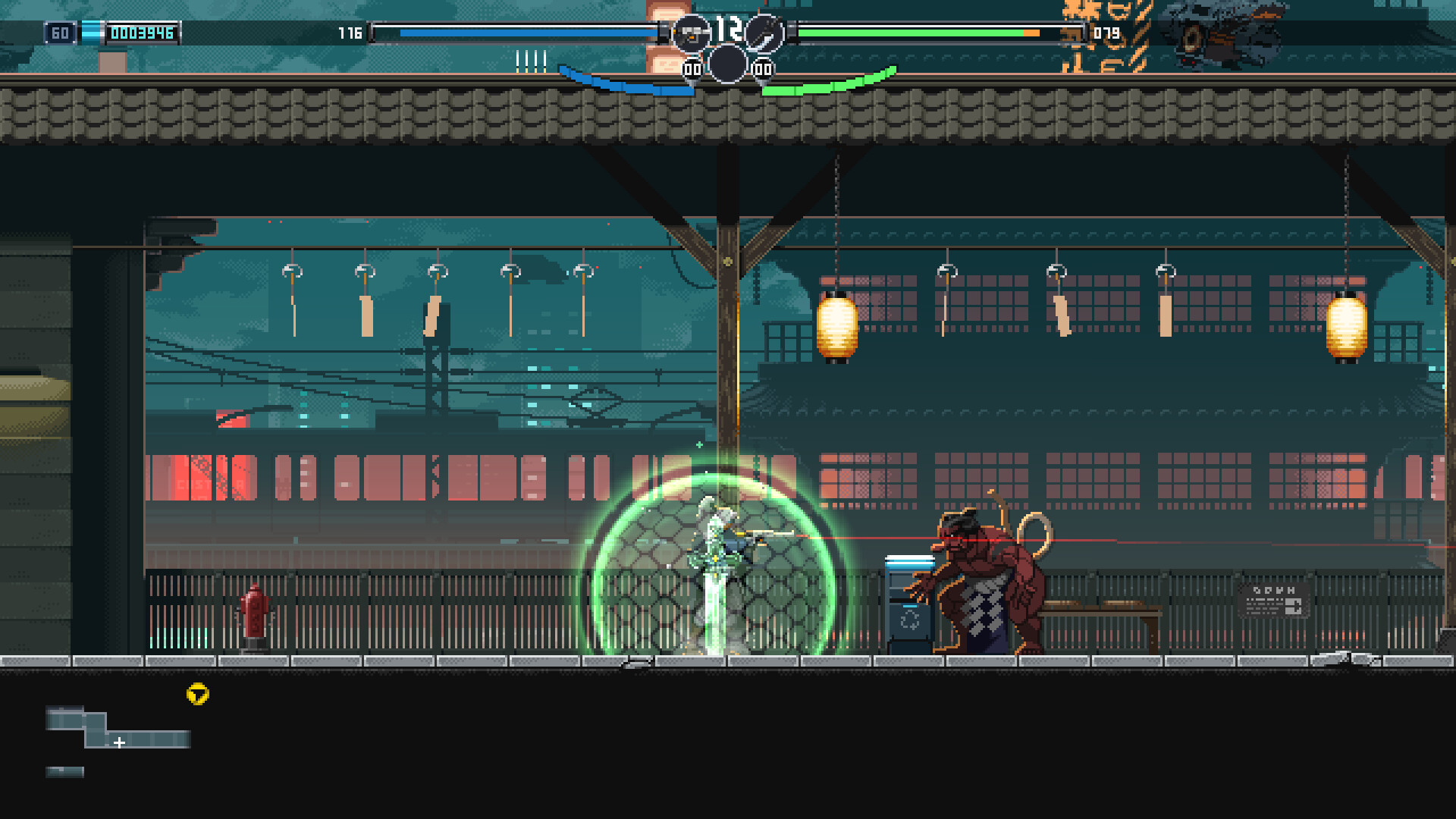Click the empty center ability slot

coord(727,64)
